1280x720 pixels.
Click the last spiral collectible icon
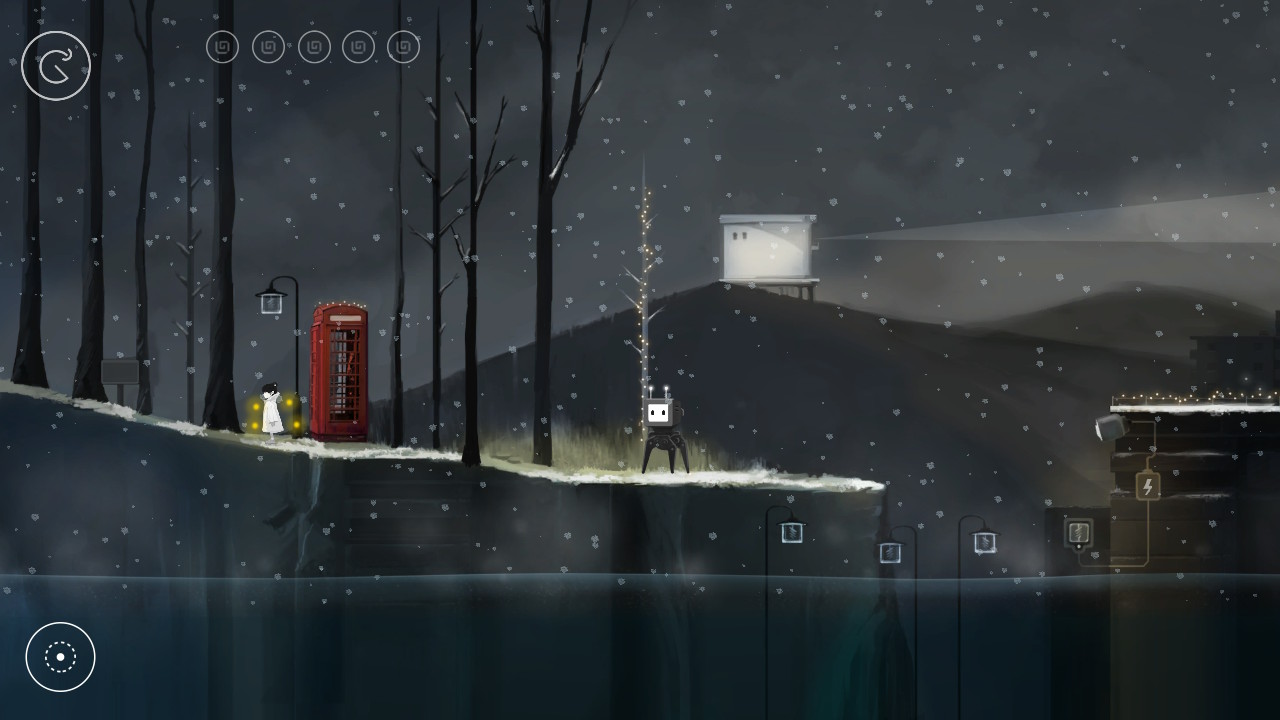402,46
